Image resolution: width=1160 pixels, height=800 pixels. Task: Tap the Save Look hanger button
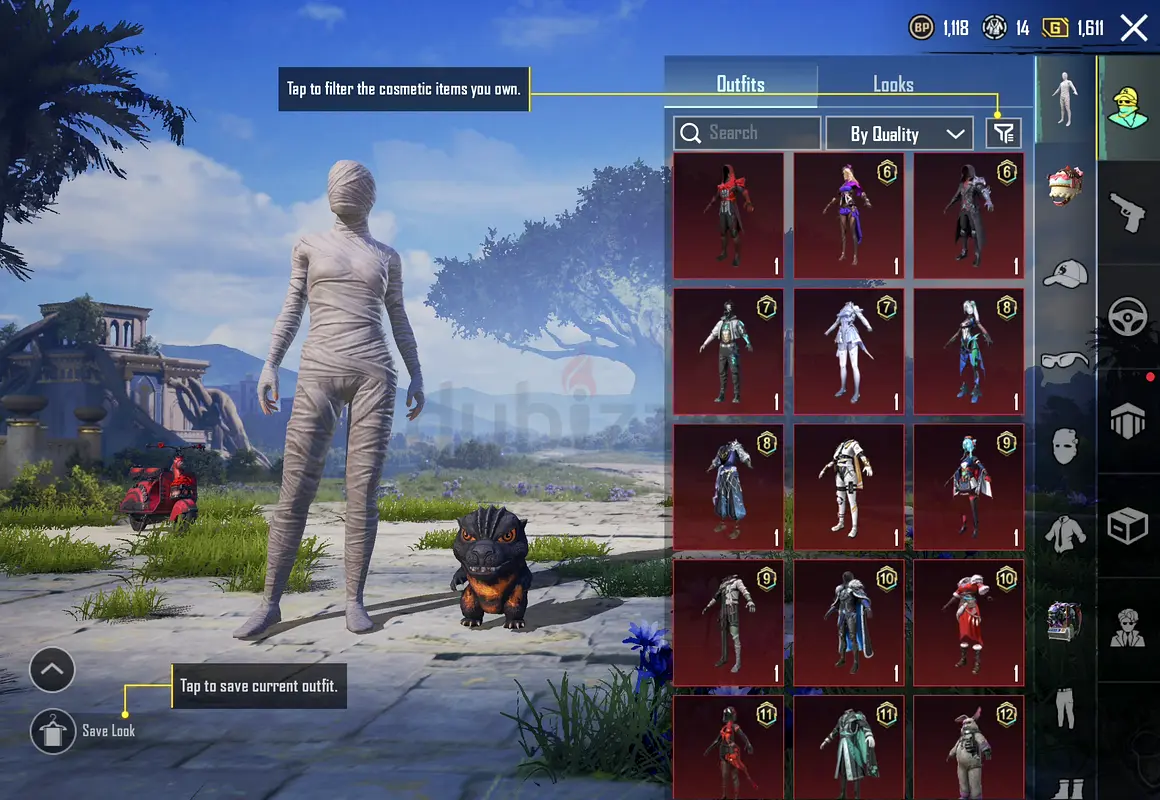coord(50,732)
